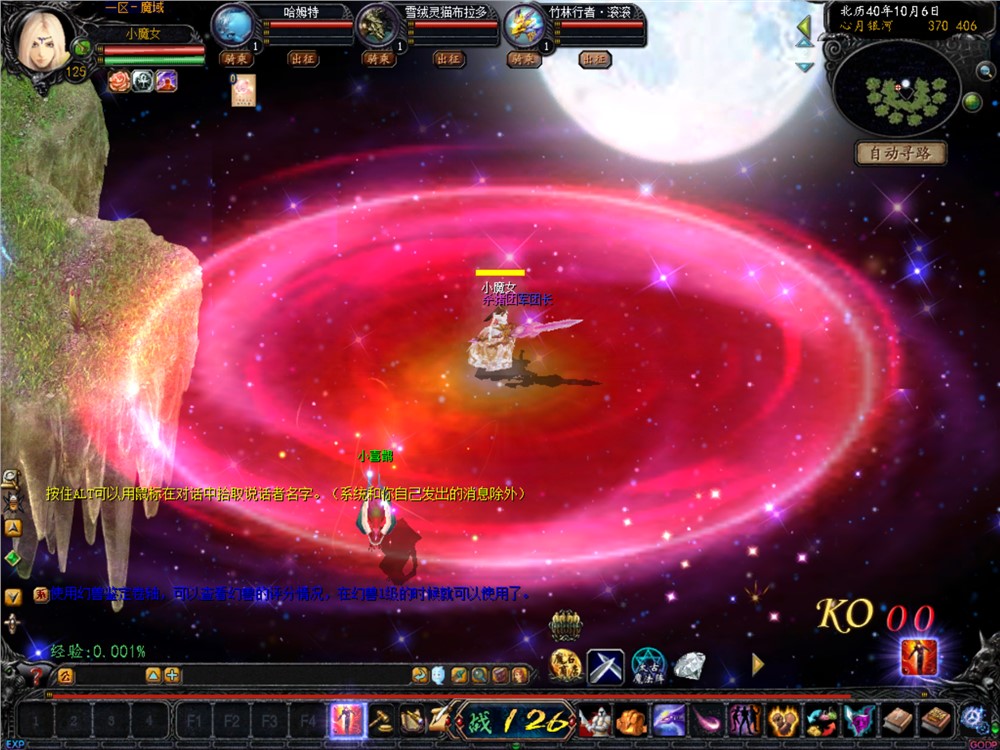Viewport: 1000px width, 750px height.
Task: Select the 雪绒灵猫布拉多 pet portrait
Action: (x=378, y=24)
